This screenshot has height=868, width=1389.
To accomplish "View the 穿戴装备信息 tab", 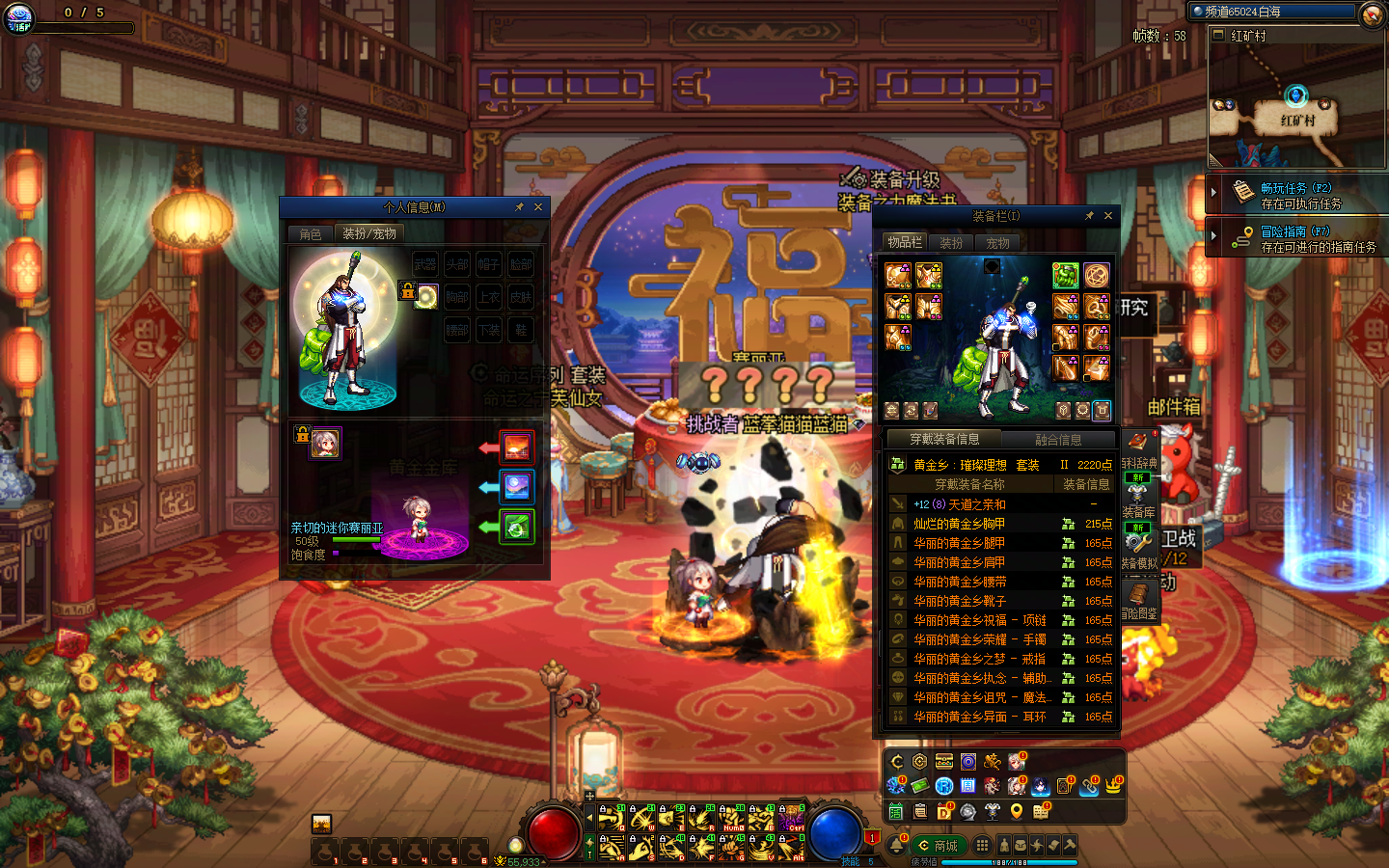I will [x=944, y=440].
